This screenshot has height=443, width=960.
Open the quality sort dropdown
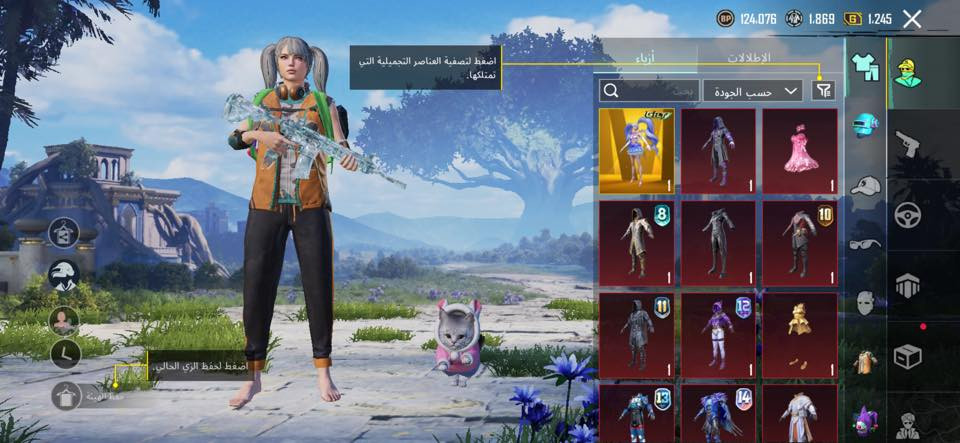tap(753, 91)
